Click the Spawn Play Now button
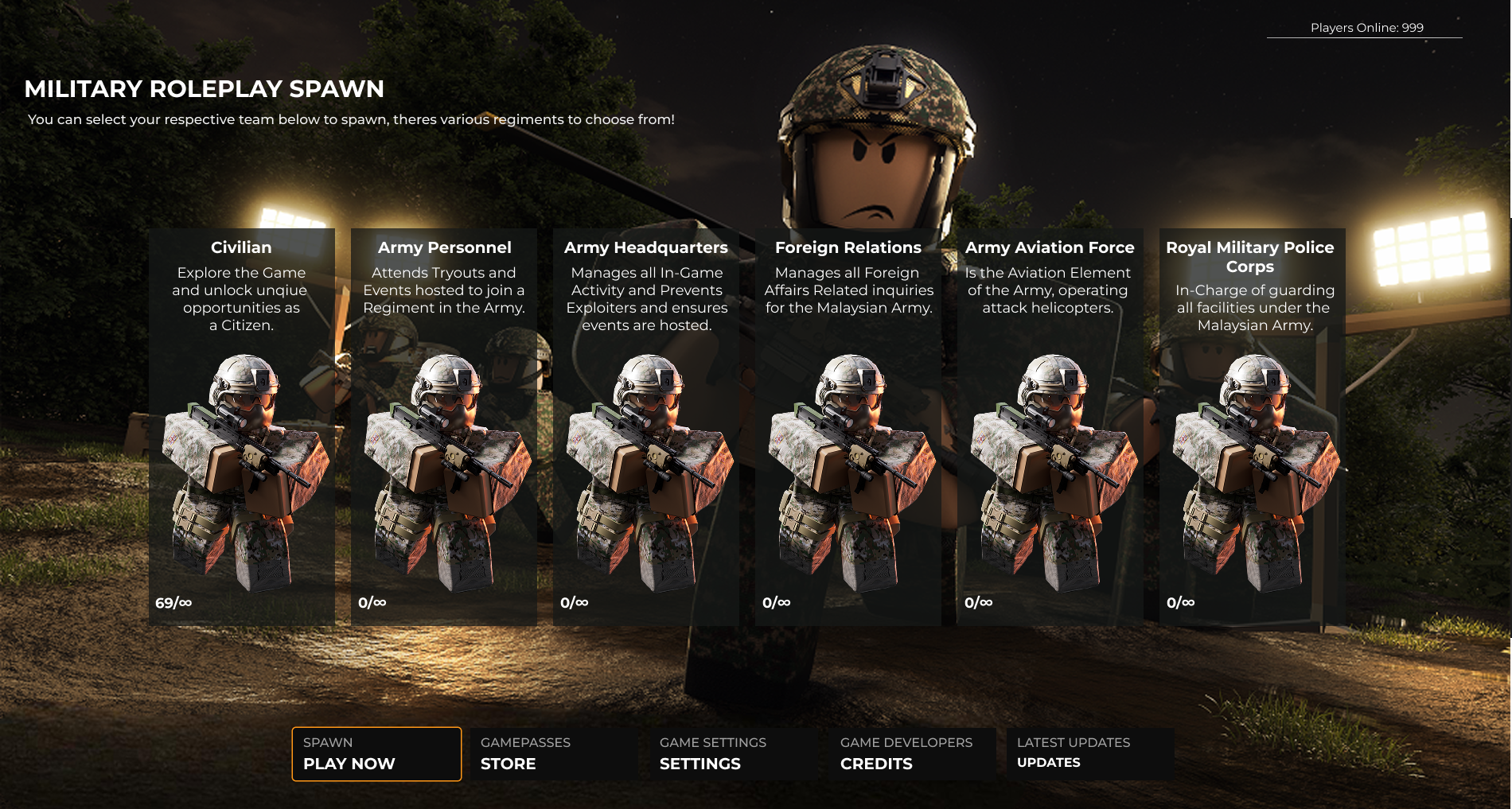This screenshot has height=809, width=1512. (376, 753)
